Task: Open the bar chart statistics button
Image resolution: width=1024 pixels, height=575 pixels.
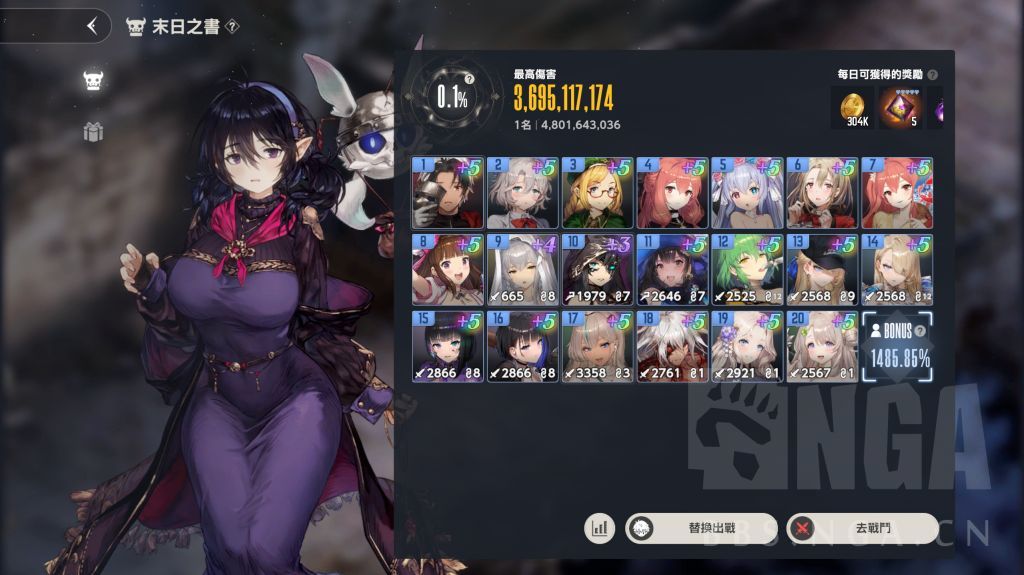Action: [x=600, y=528]
